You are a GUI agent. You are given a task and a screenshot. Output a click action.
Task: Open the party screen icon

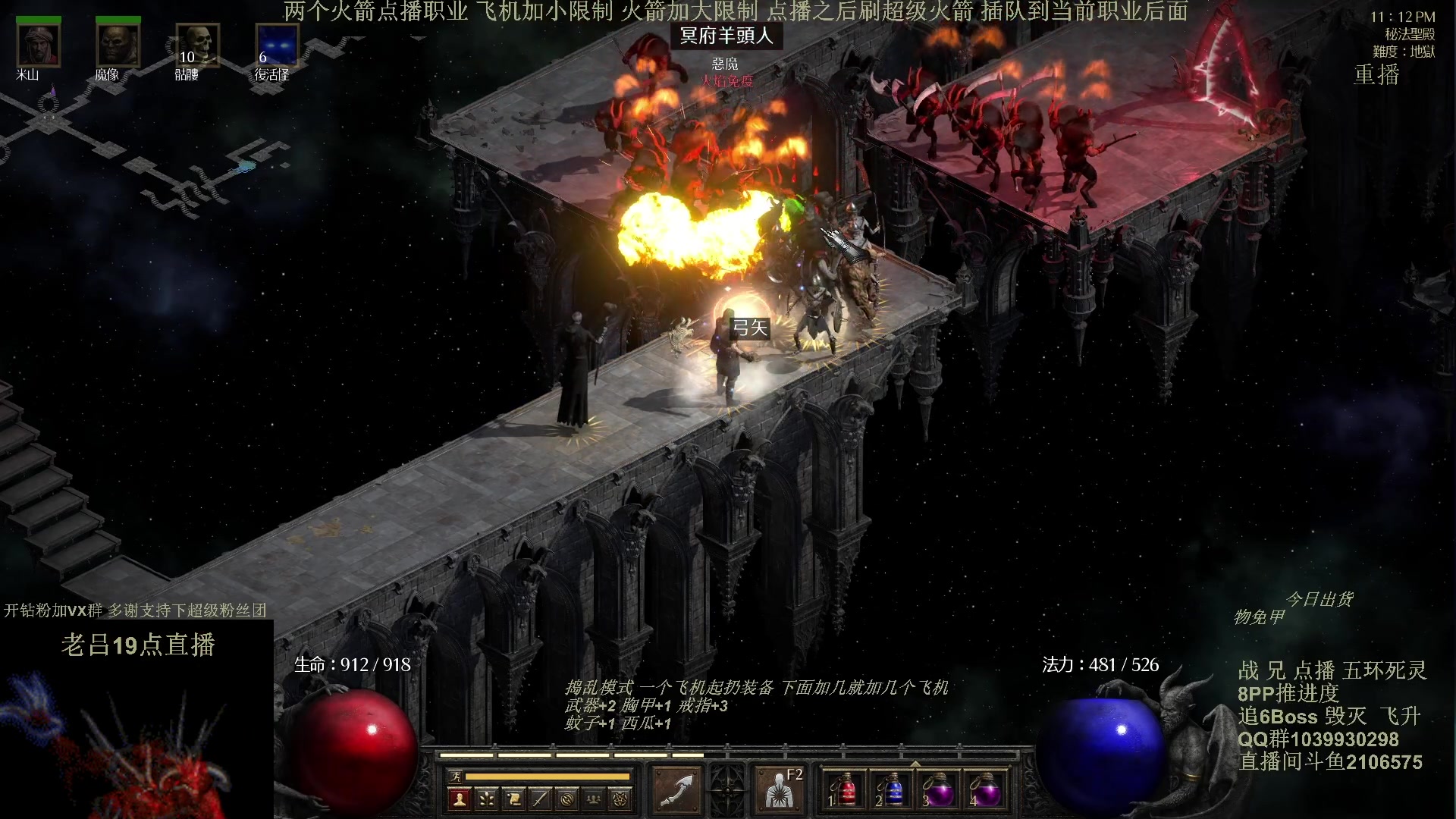point(594,799)
